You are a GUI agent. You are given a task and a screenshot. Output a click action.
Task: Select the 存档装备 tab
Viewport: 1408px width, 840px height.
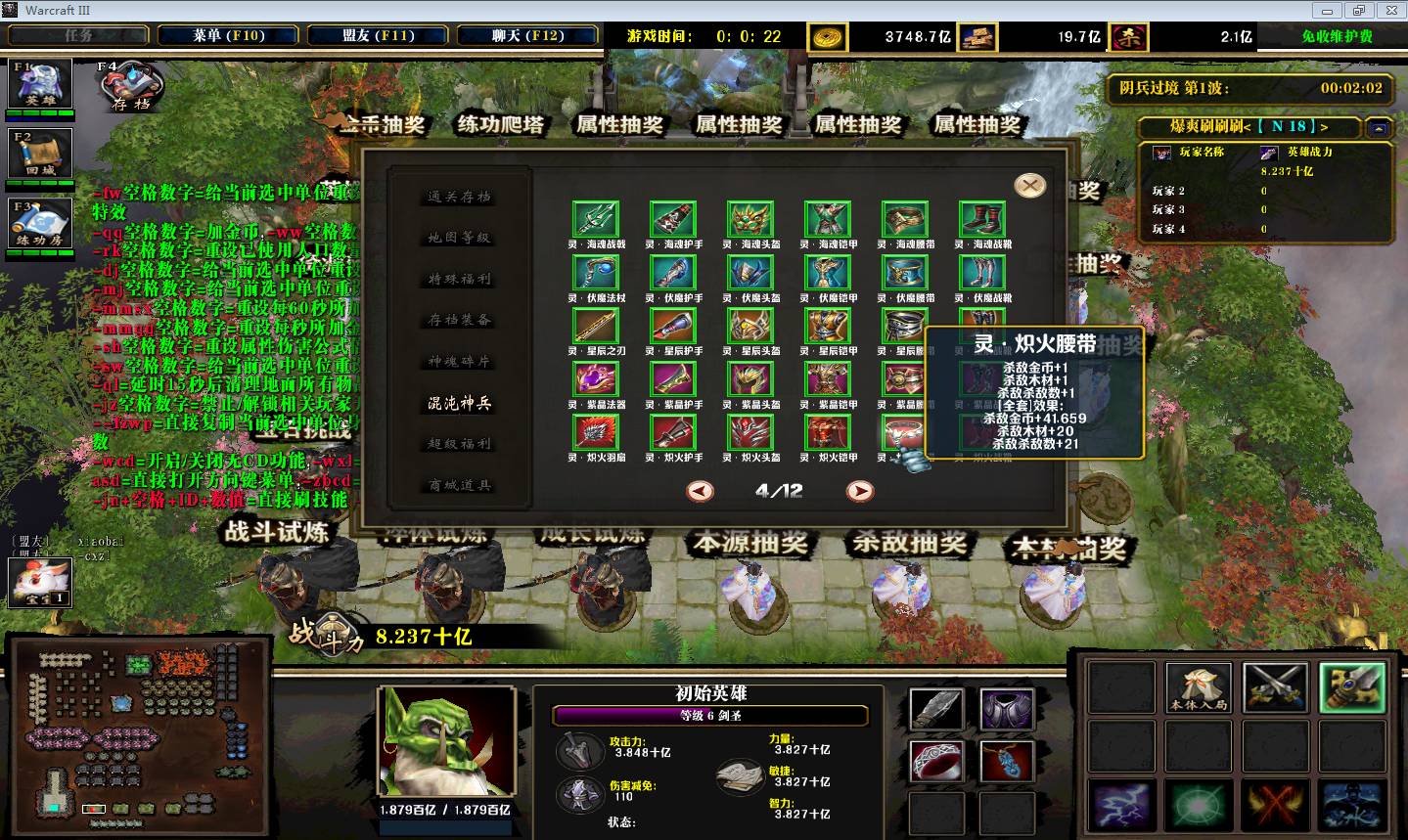click(459, 320)
